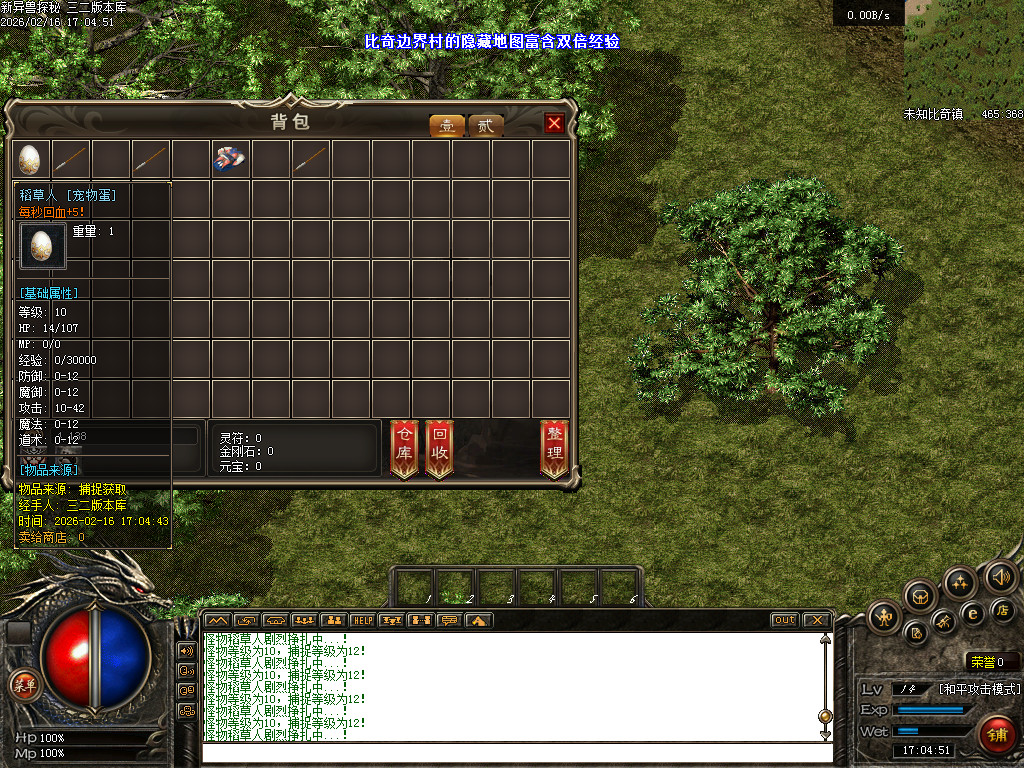
Task: Click the HELP button above chat
Action: [362, 620]
